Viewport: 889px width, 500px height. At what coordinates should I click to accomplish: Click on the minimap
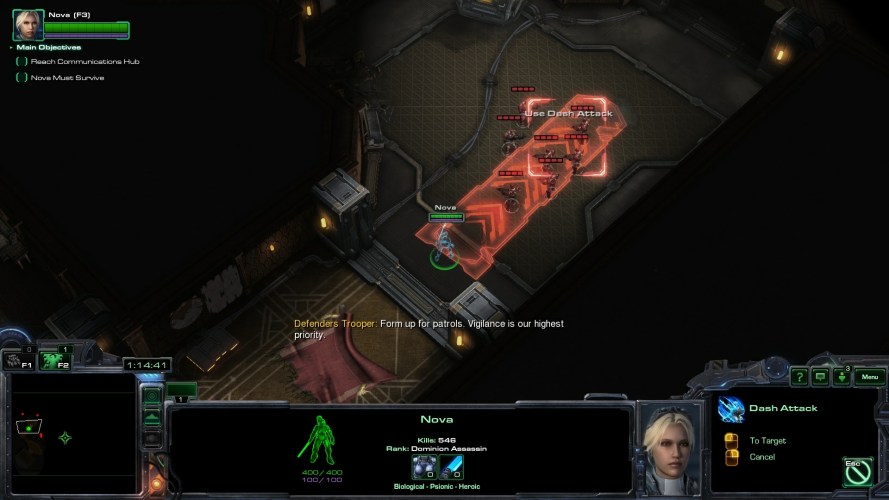click(70, 435)
